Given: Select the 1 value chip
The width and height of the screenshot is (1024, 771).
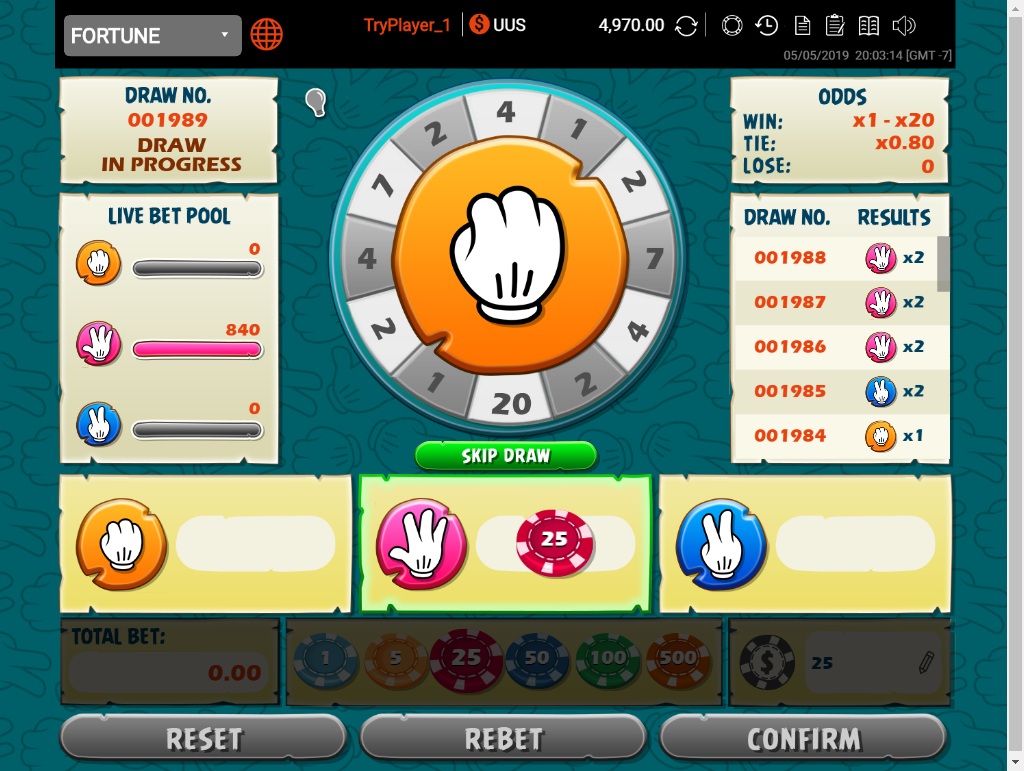Looking at the screenshot, I should pyautogui.click(x=325, y=659).
